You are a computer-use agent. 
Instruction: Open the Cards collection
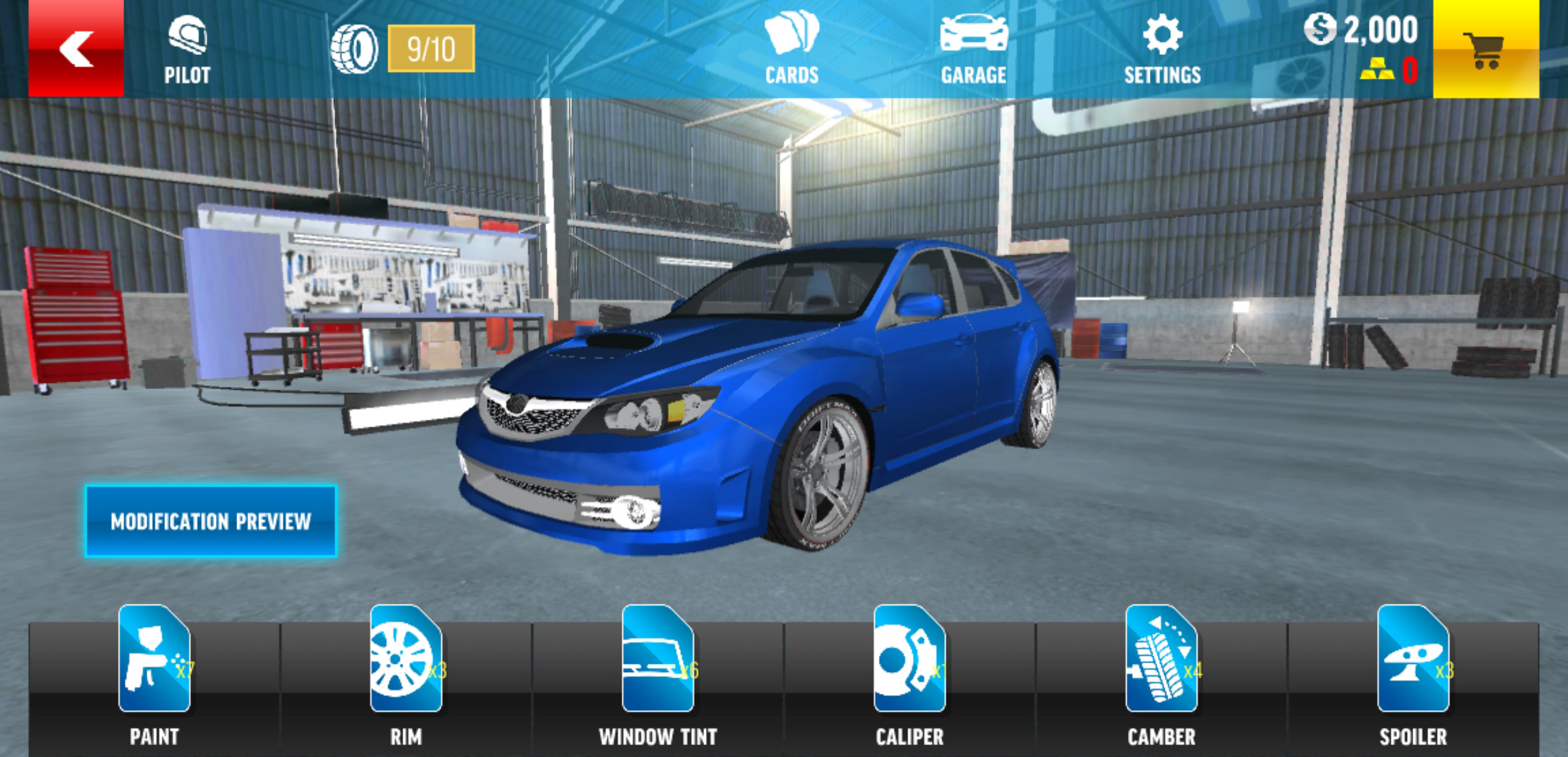tap(791, 49)
